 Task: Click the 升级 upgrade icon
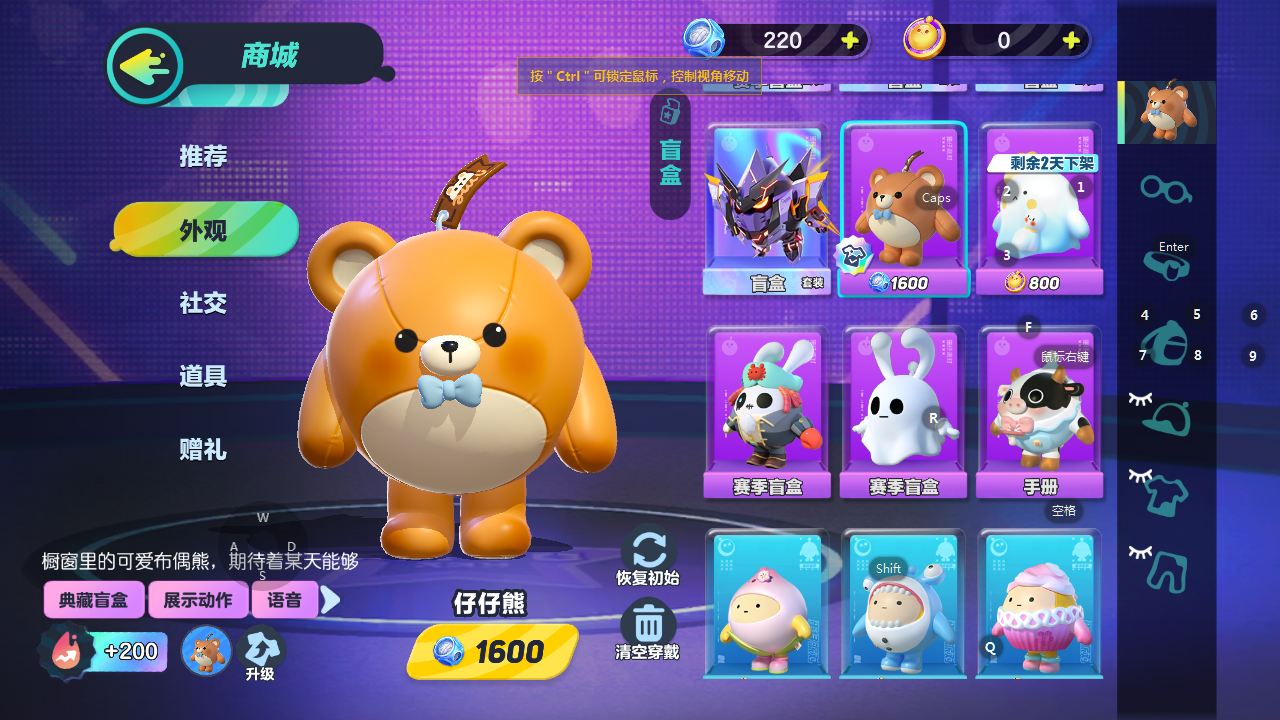coord(260,652)
